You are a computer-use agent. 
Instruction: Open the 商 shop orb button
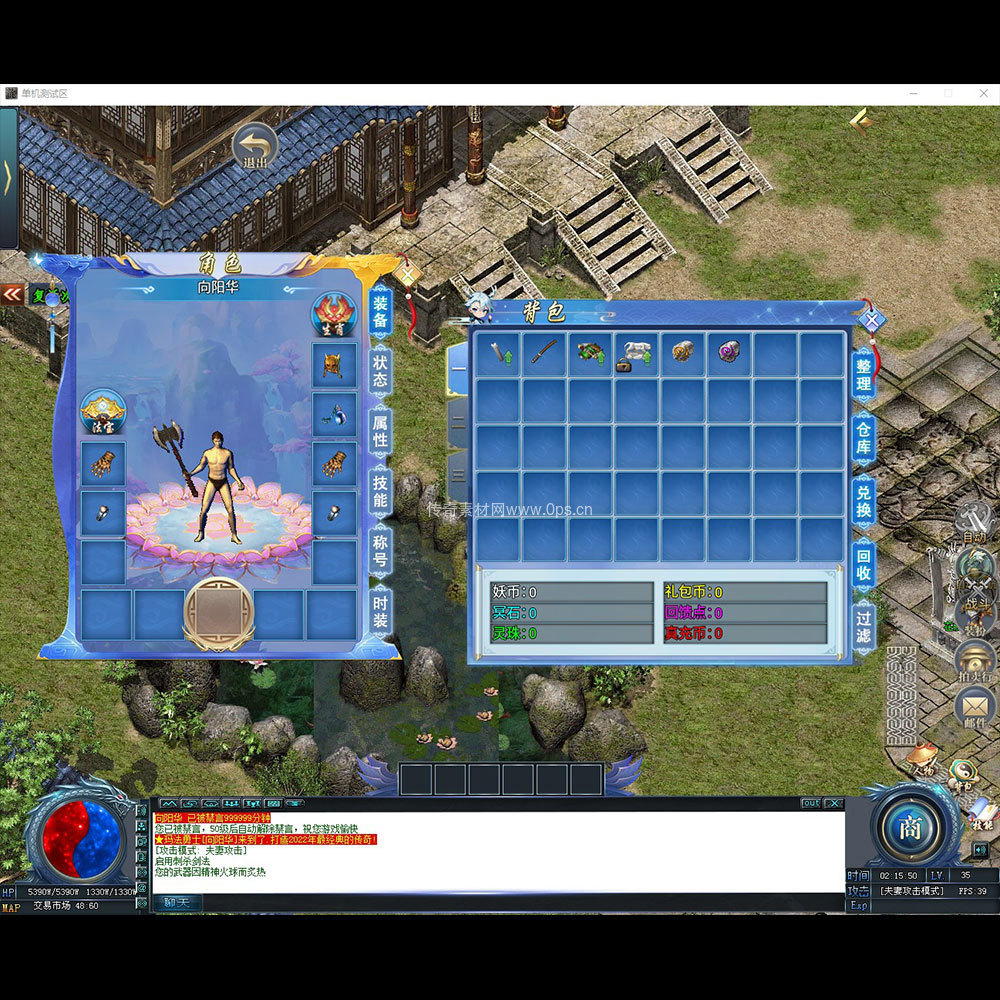909,828
